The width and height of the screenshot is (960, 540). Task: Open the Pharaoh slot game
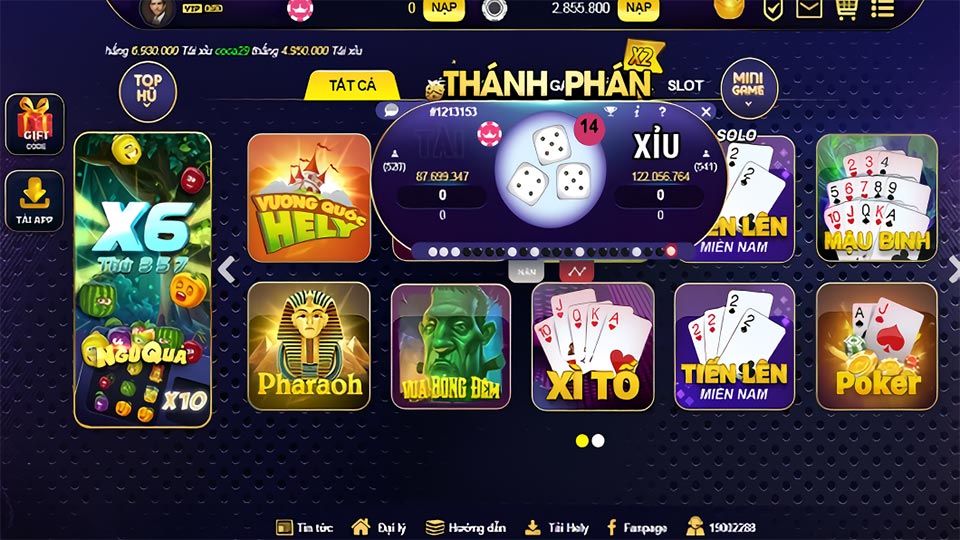[x=308, y=346]
